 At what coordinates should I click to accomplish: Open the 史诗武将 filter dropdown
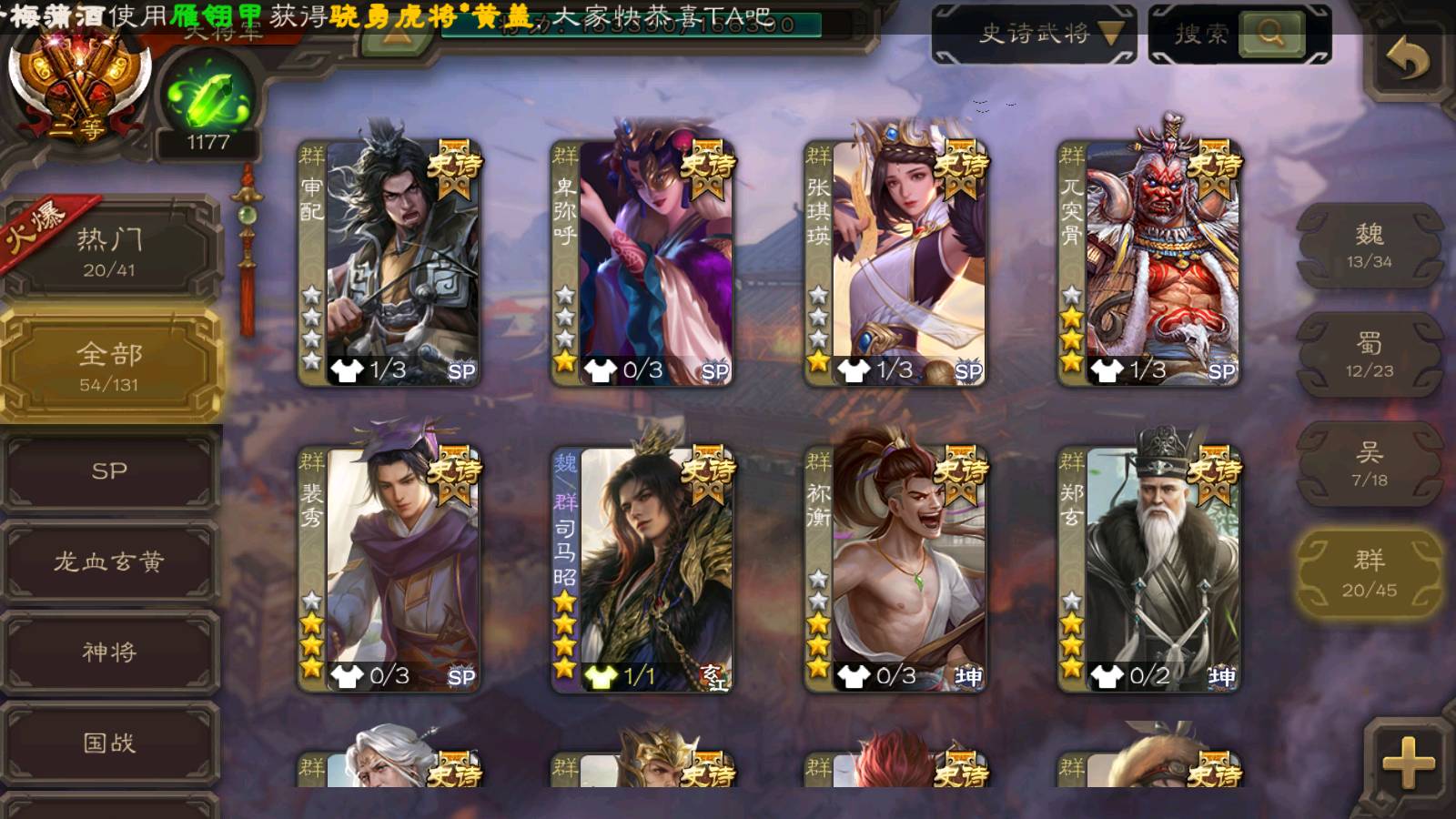pyautogui.click(x=1034, y=35)
